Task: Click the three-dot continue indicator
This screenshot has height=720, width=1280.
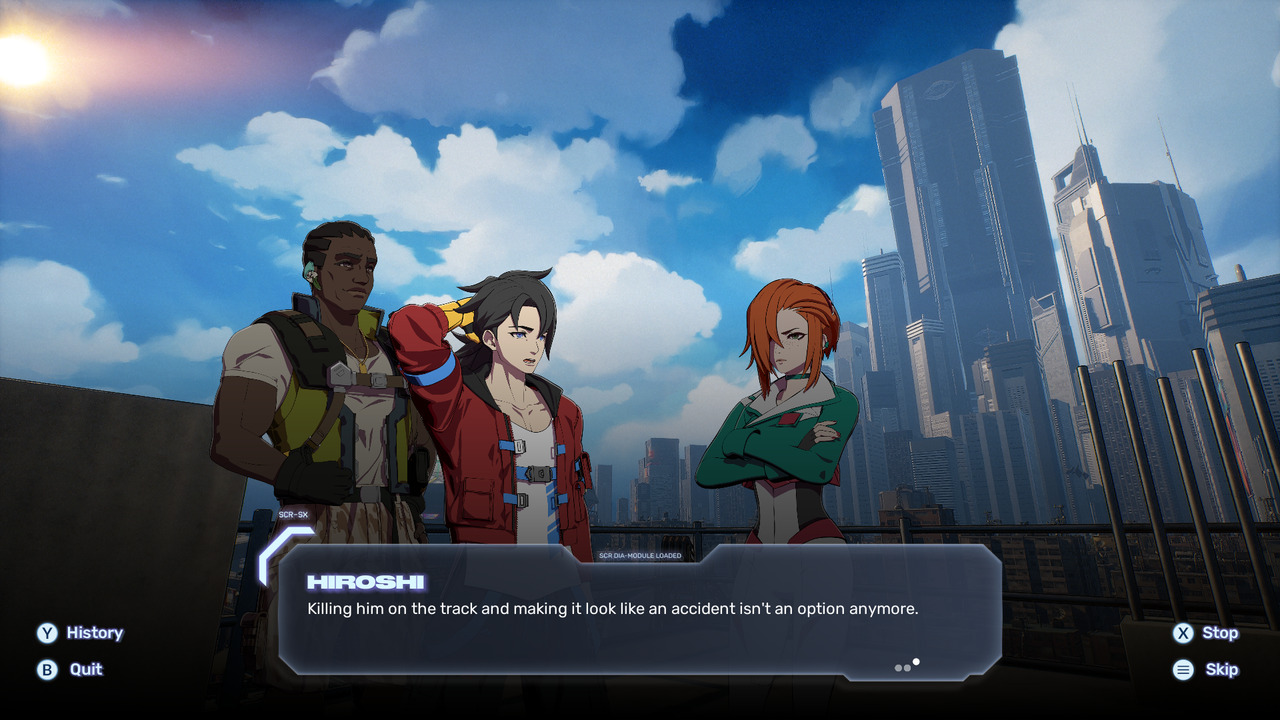Action: tap(907, 666)
